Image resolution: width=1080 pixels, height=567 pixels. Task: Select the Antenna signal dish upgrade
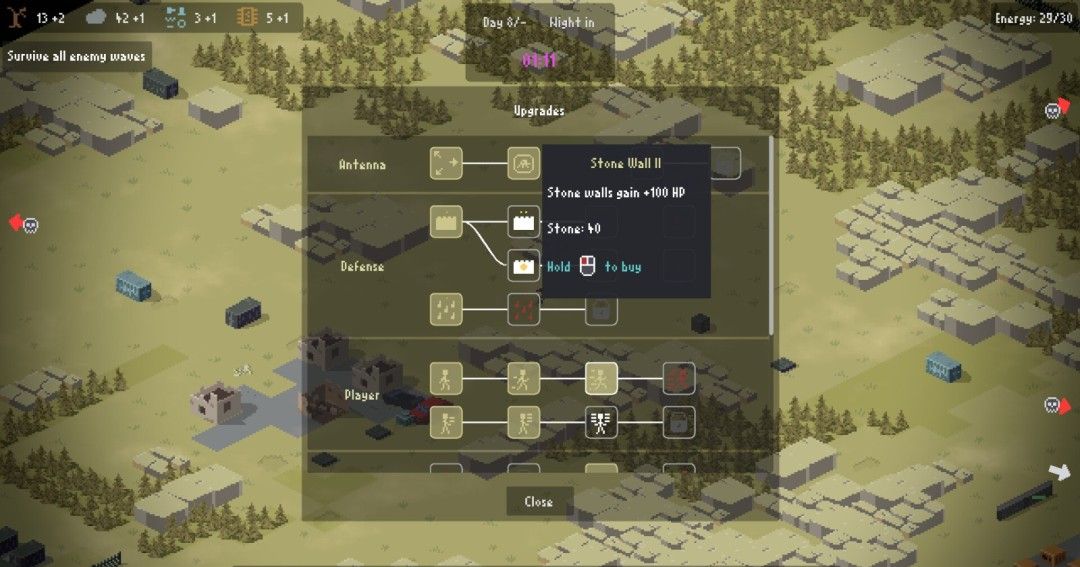523,163
